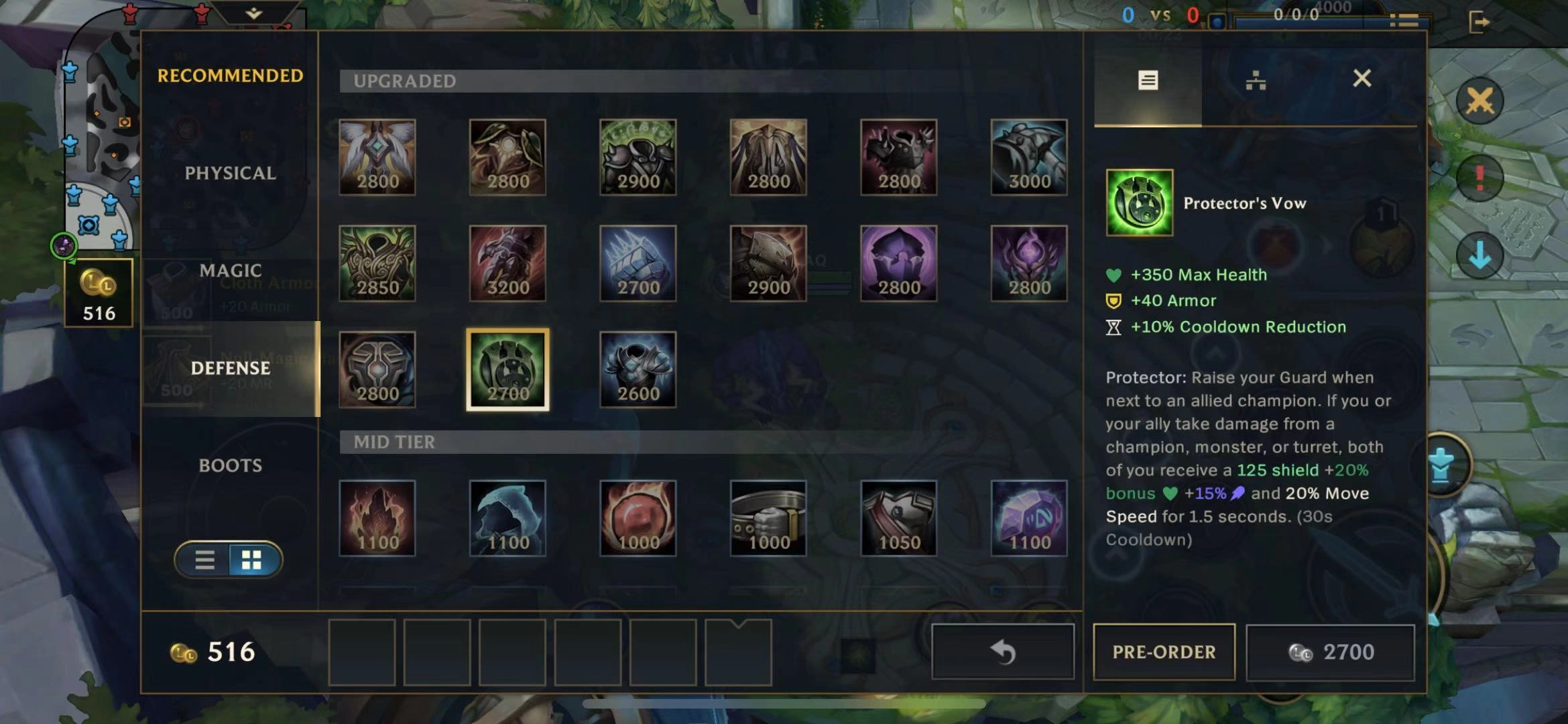This screenshot has width=1568, height=724.
Task: Choose the 2850 gold thorny green item
Action: 377,263
